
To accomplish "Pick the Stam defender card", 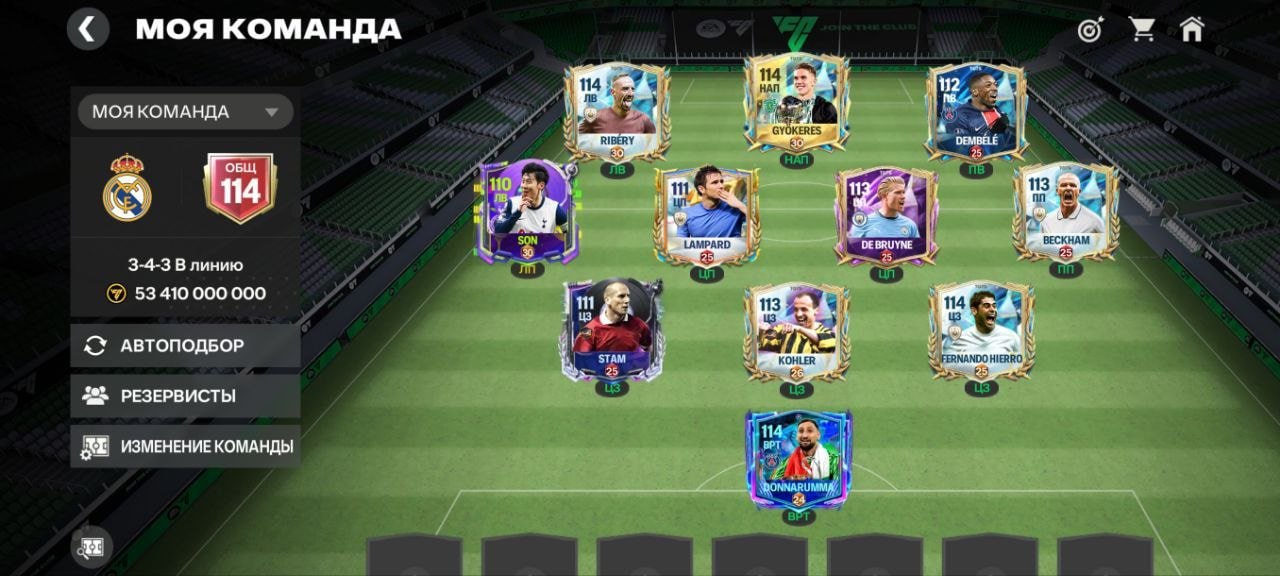I will coord(612,329).
